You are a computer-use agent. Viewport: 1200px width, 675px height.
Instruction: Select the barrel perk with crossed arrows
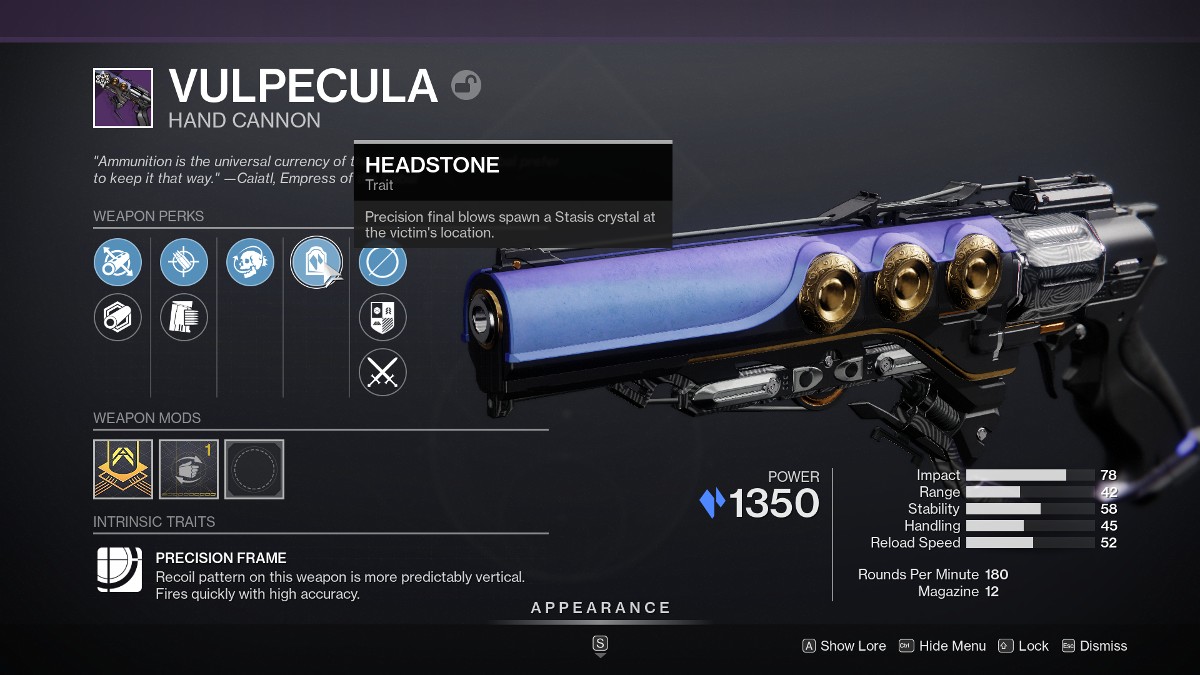[x=118, y=263]
